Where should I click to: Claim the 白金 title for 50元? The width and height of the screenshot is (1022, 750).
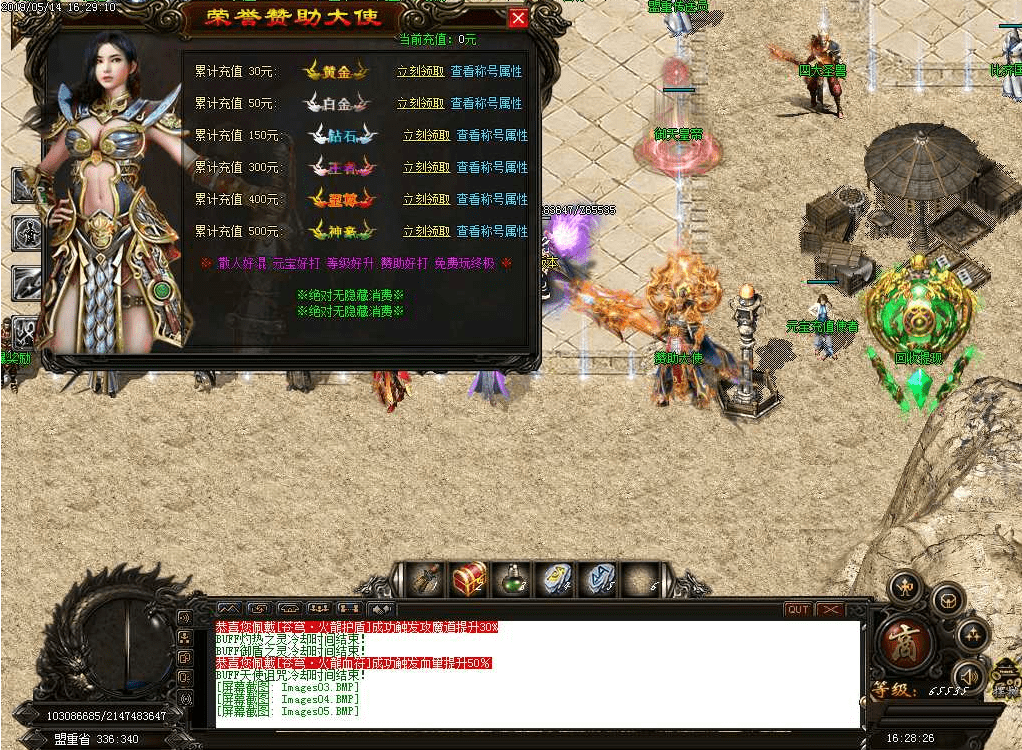pos(420,103)
